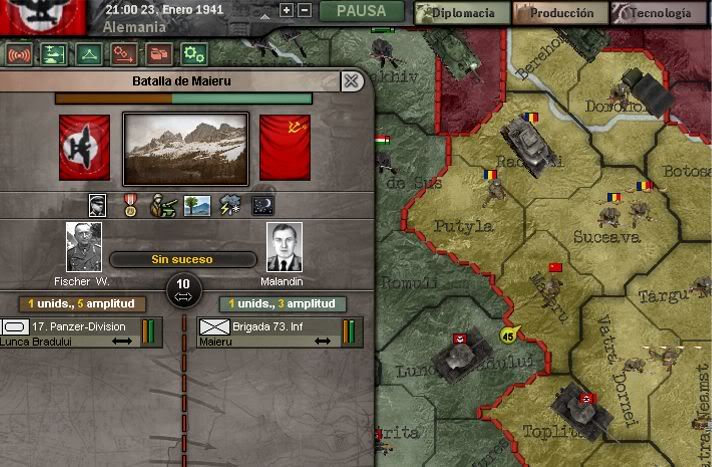Click the green gears toolbar icon

(193, 54)
